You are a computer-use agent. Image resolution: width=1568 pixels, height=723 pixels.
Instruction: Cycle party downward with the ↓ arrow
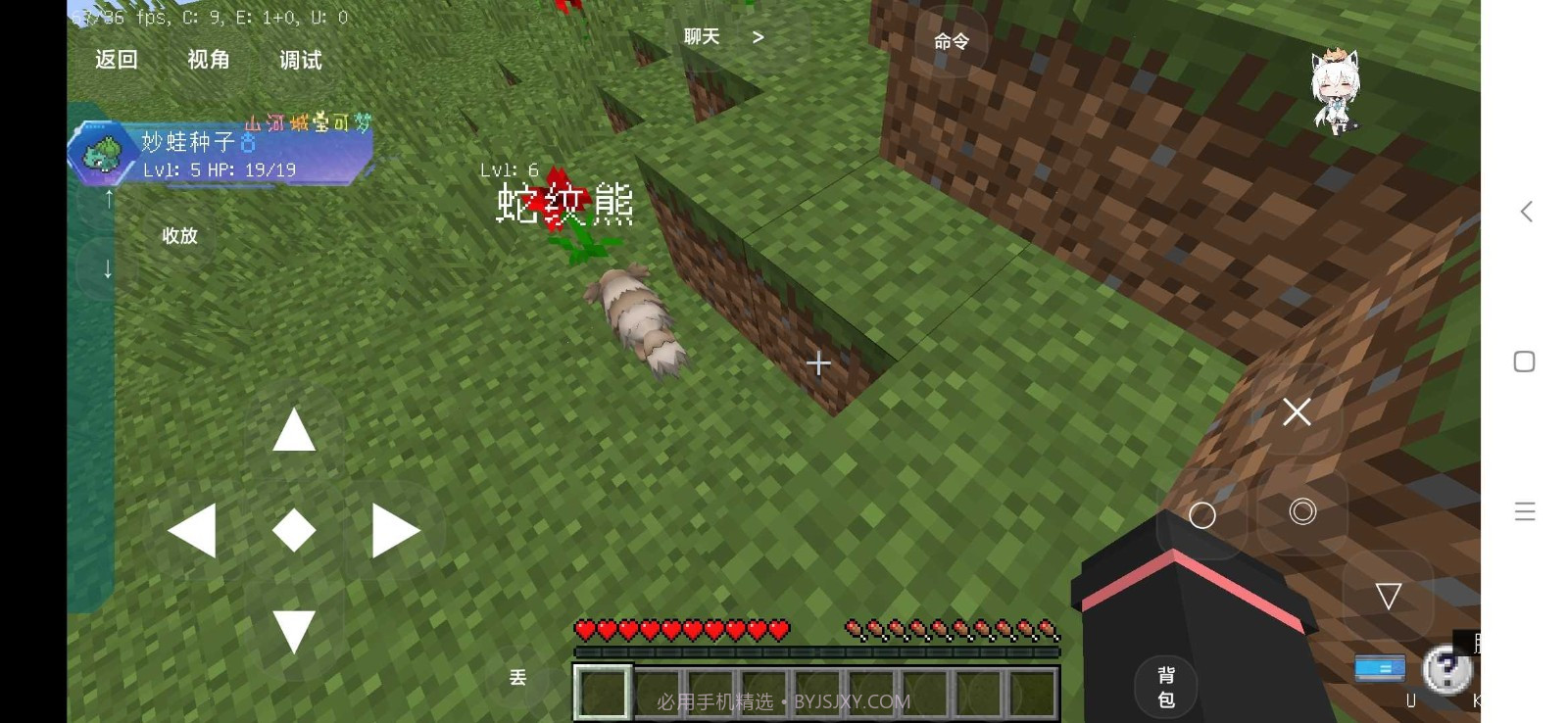point(108,267)
